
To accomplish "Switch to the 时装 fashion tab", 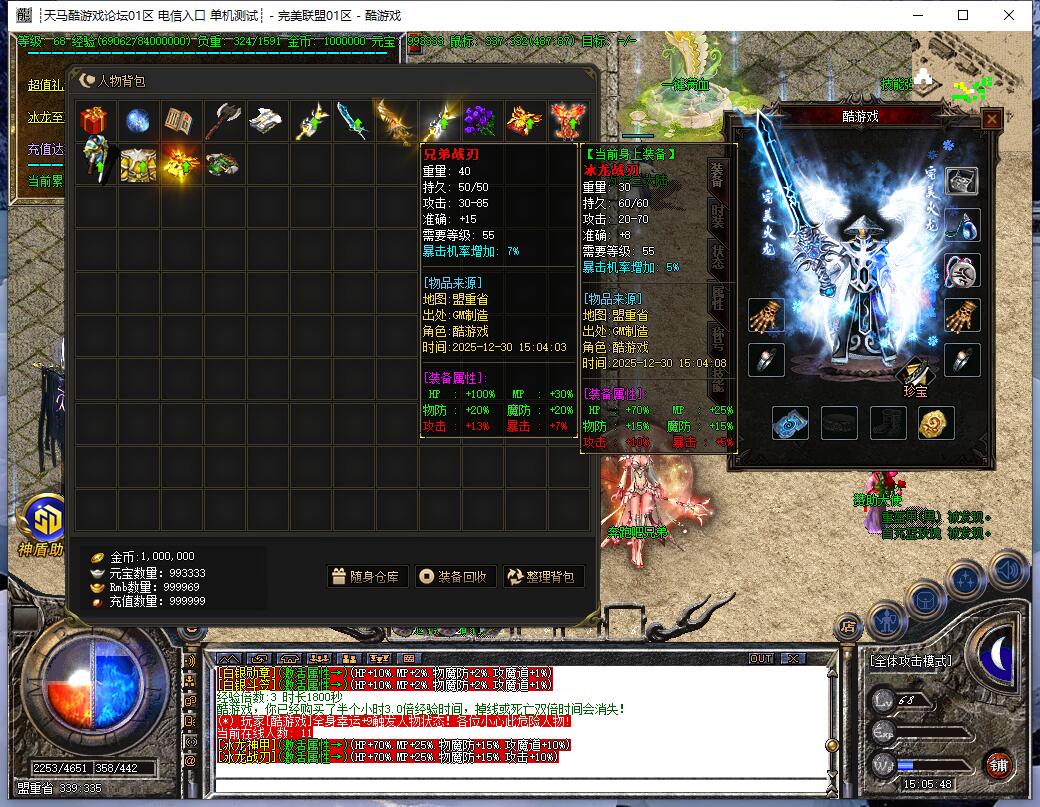I will (717, 216).
